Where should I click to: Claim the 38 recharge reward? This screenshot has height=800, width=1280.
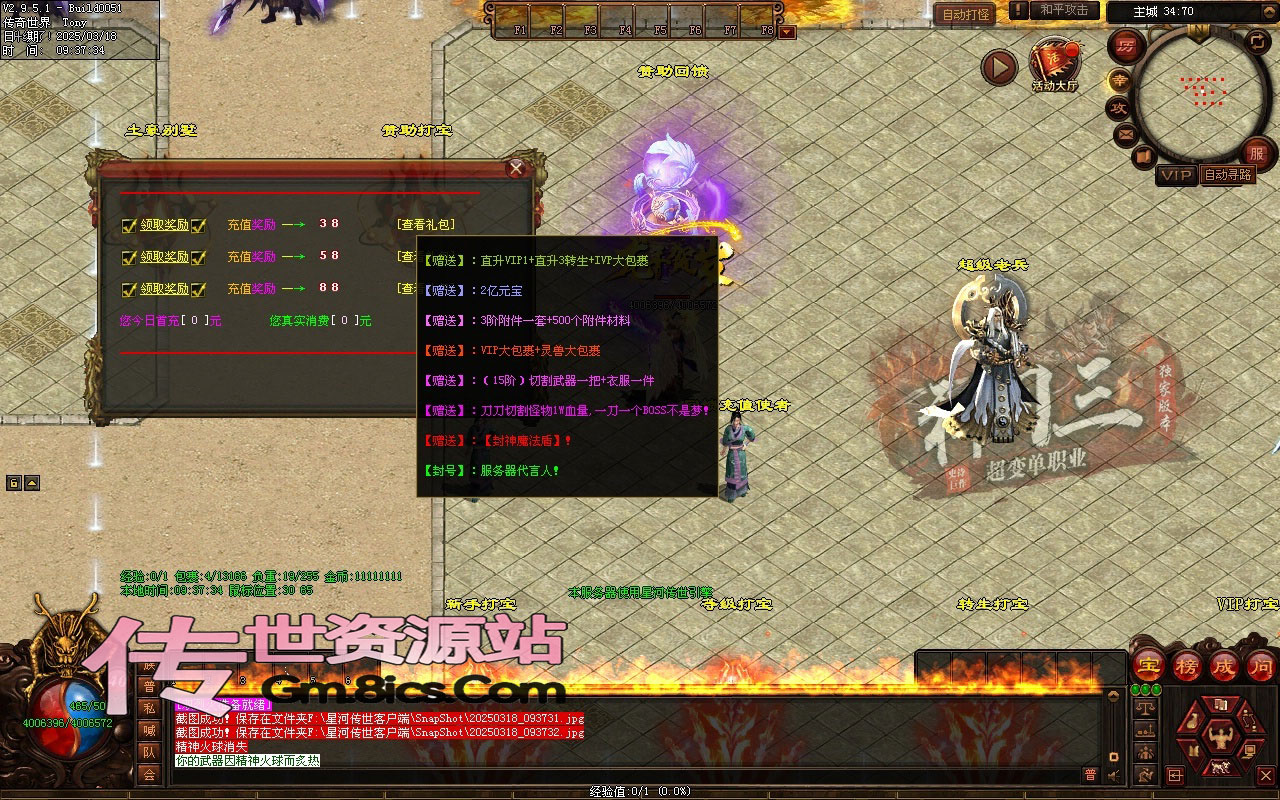[164, 225]
